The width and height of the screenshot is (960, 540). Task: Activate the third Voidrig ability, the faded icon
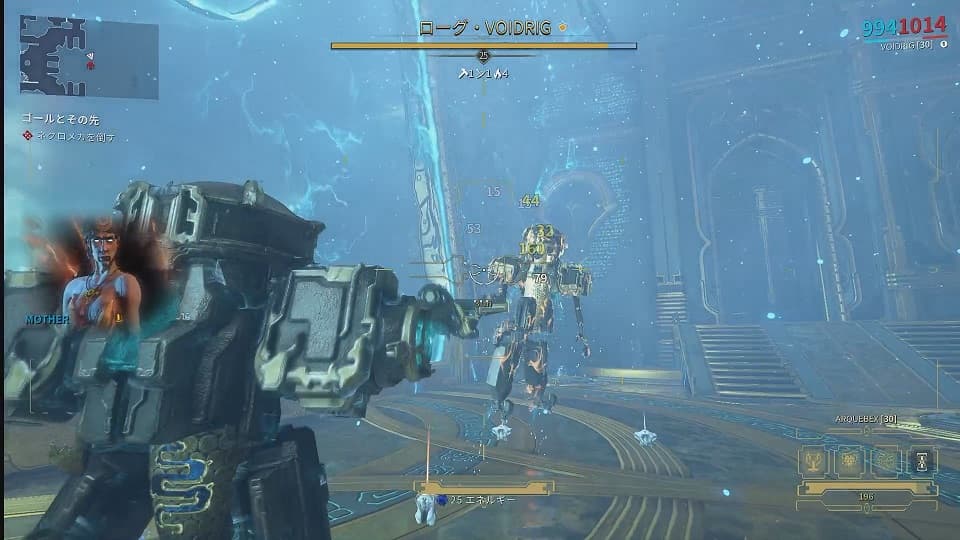tap(885, 460)
